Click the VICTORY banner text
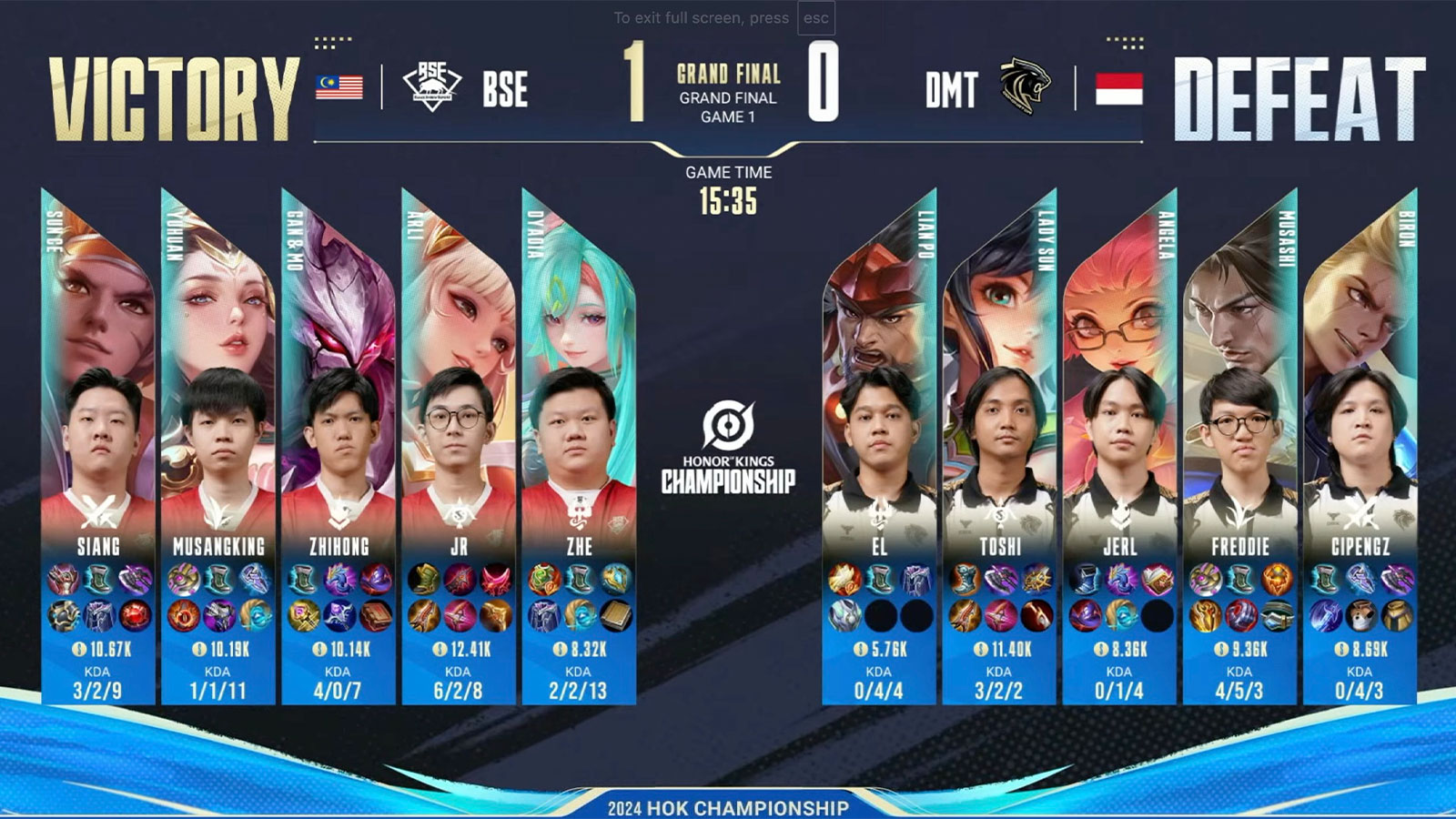Screen dimensions: 1456x819 pyautogui.click(x=173, y=86)
